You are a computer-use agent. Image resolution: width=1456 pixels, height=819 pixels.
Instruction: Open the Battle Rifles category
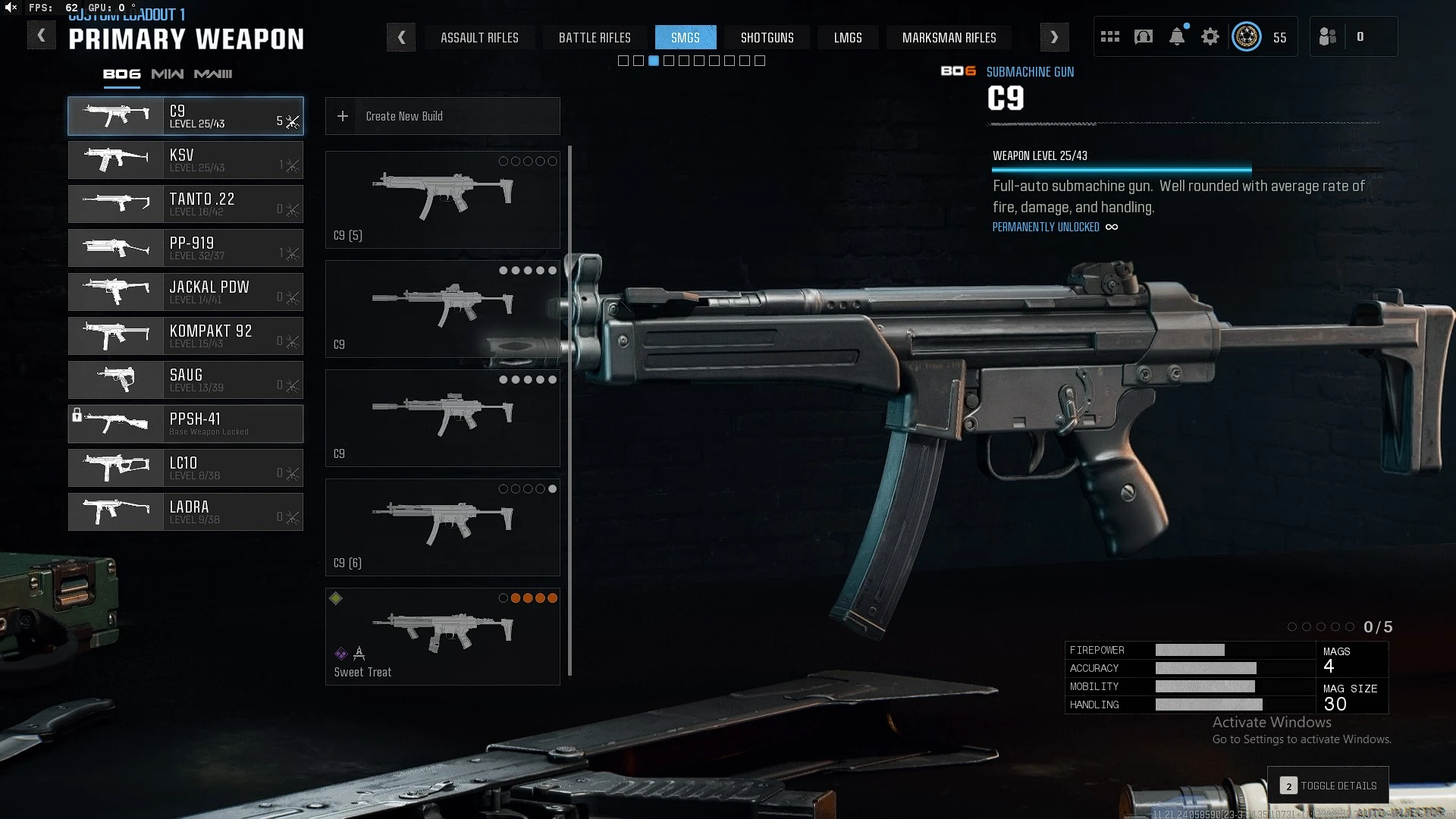pos(595,37)
